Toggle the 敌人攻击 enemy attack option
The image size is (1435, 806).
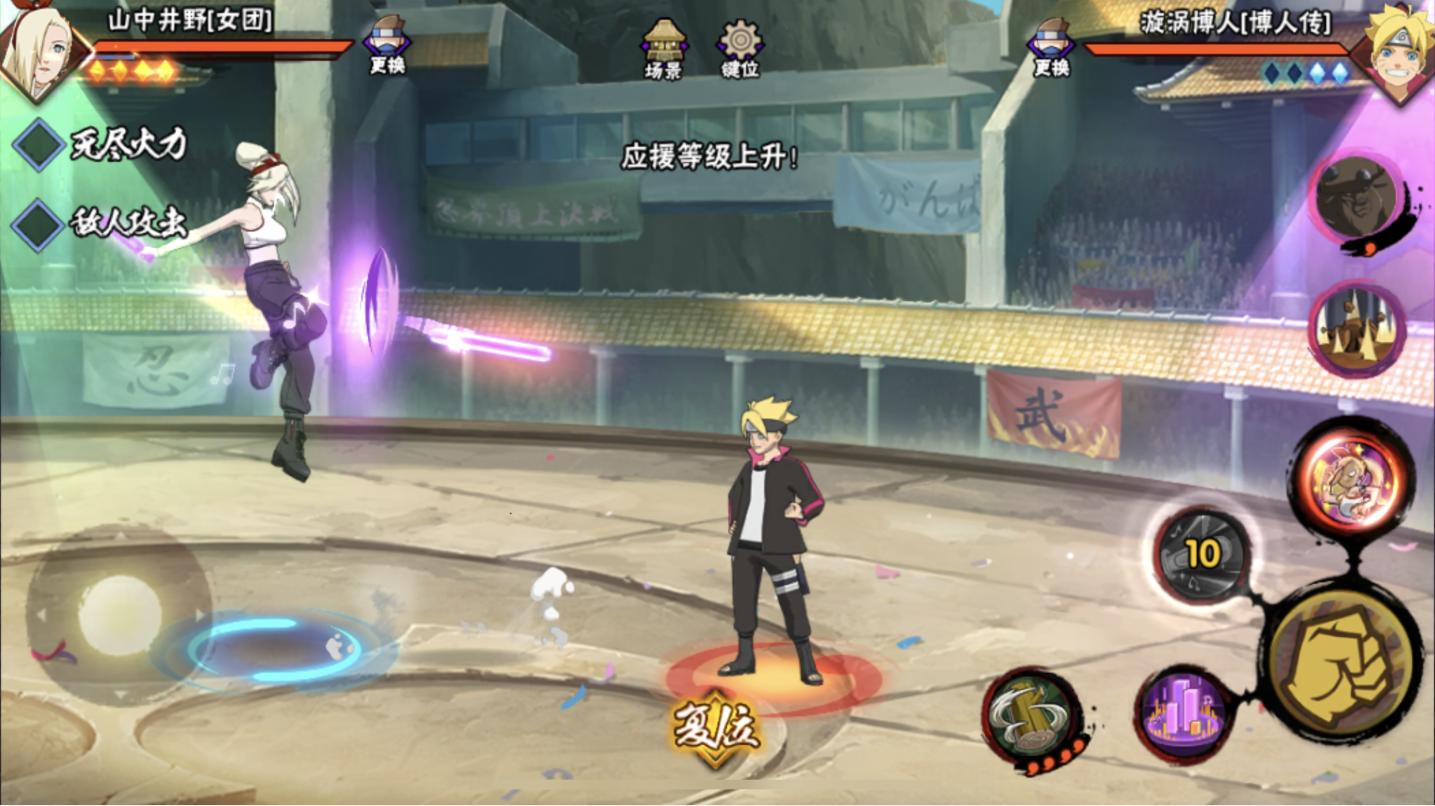pyautogui.click(x=39, y=223)
